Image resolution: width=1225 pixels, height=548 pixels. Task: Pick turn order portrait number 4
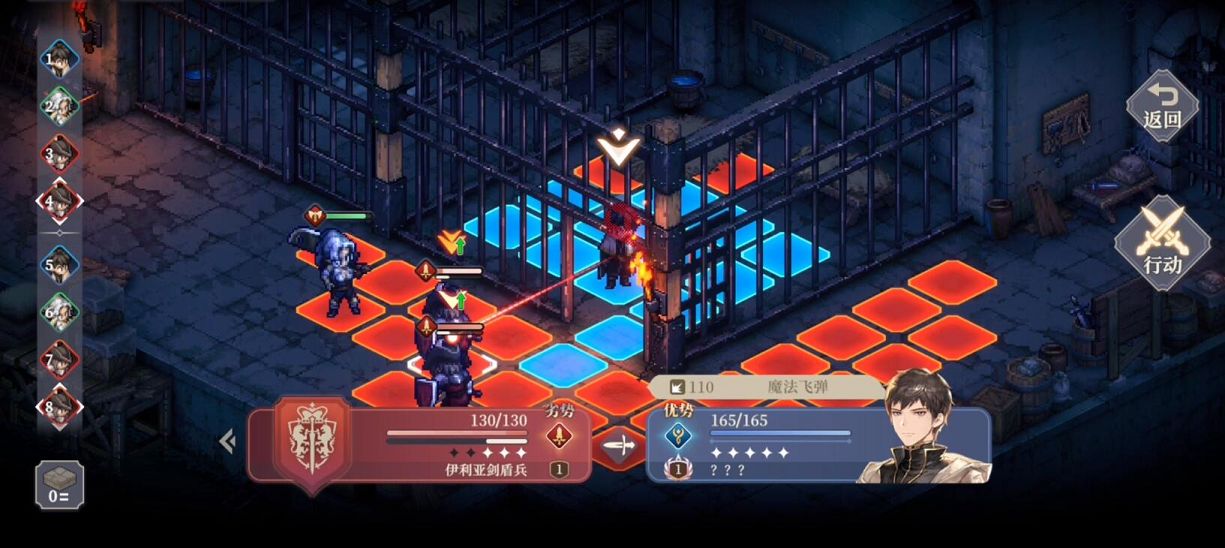[60, 202]
